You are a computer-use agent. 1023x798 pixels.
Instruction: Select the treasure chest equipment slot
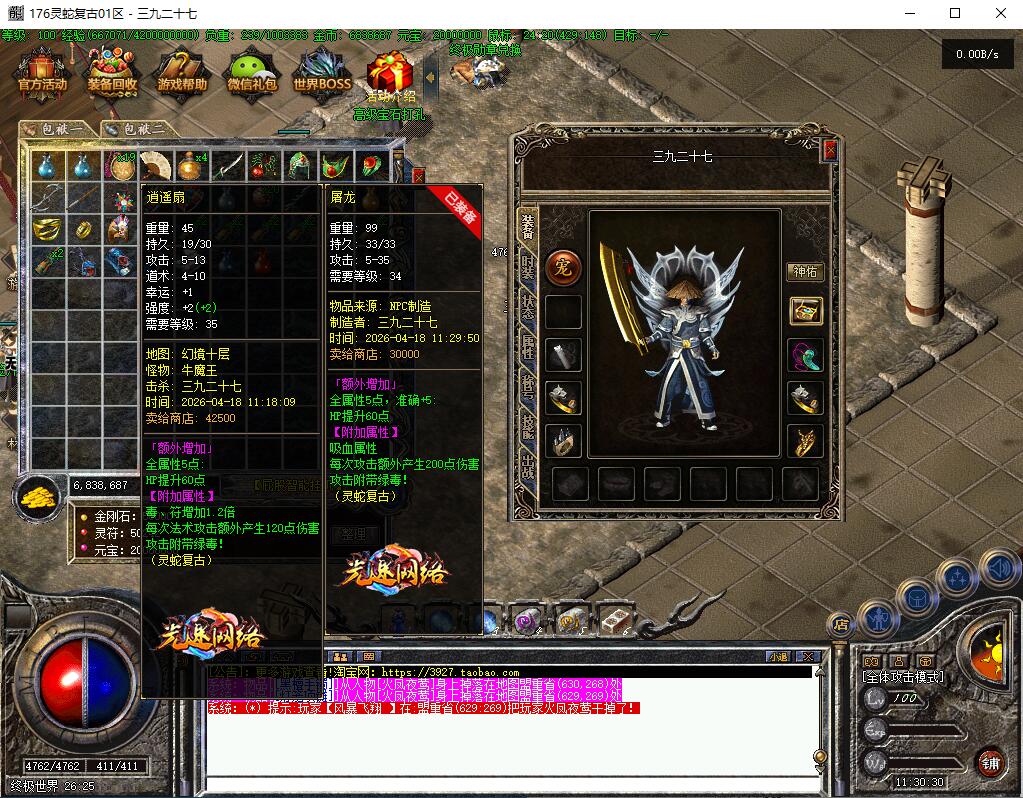[805, 311]
